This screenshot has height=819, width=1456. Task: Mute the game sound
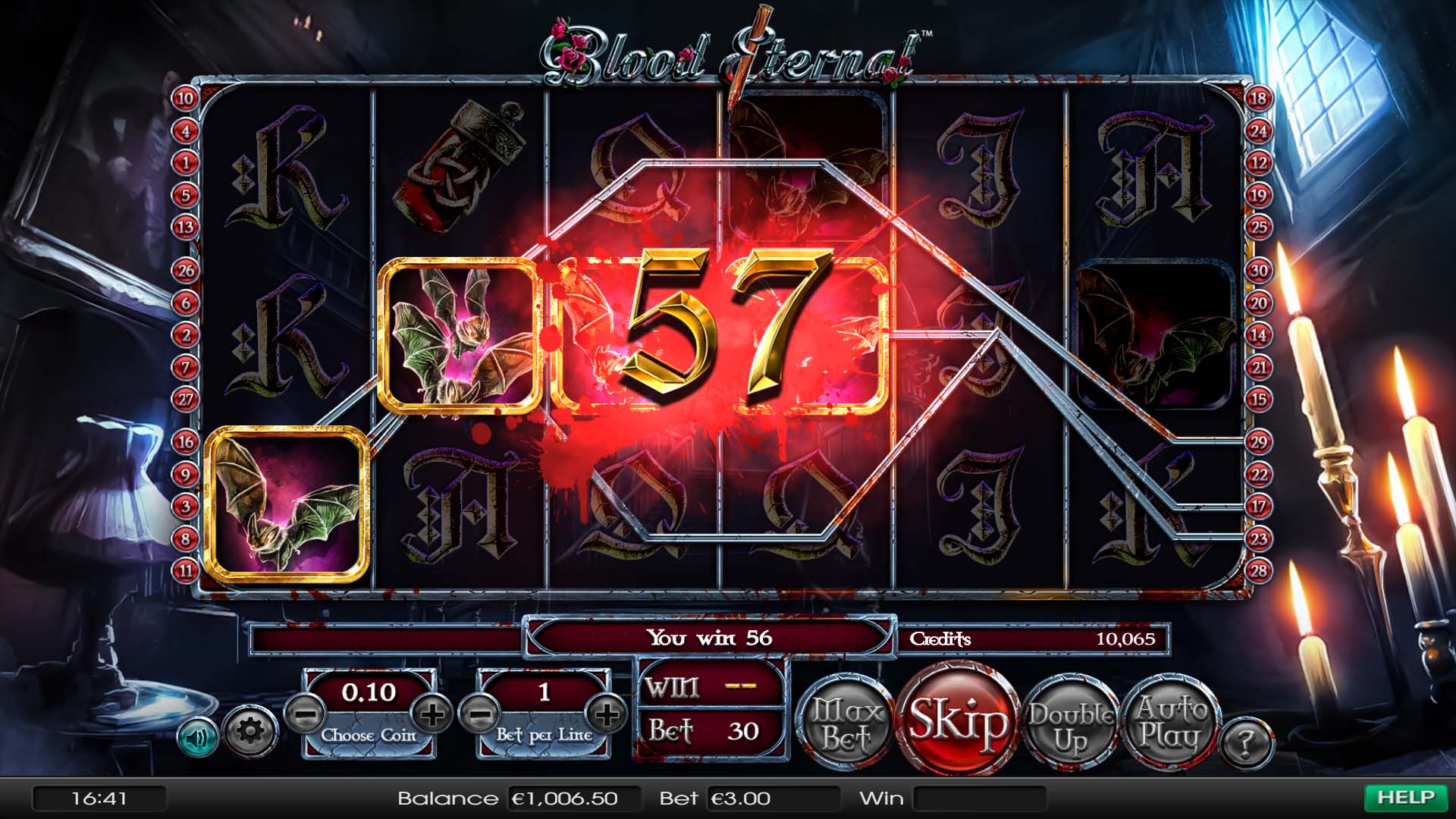click(199, 737)
